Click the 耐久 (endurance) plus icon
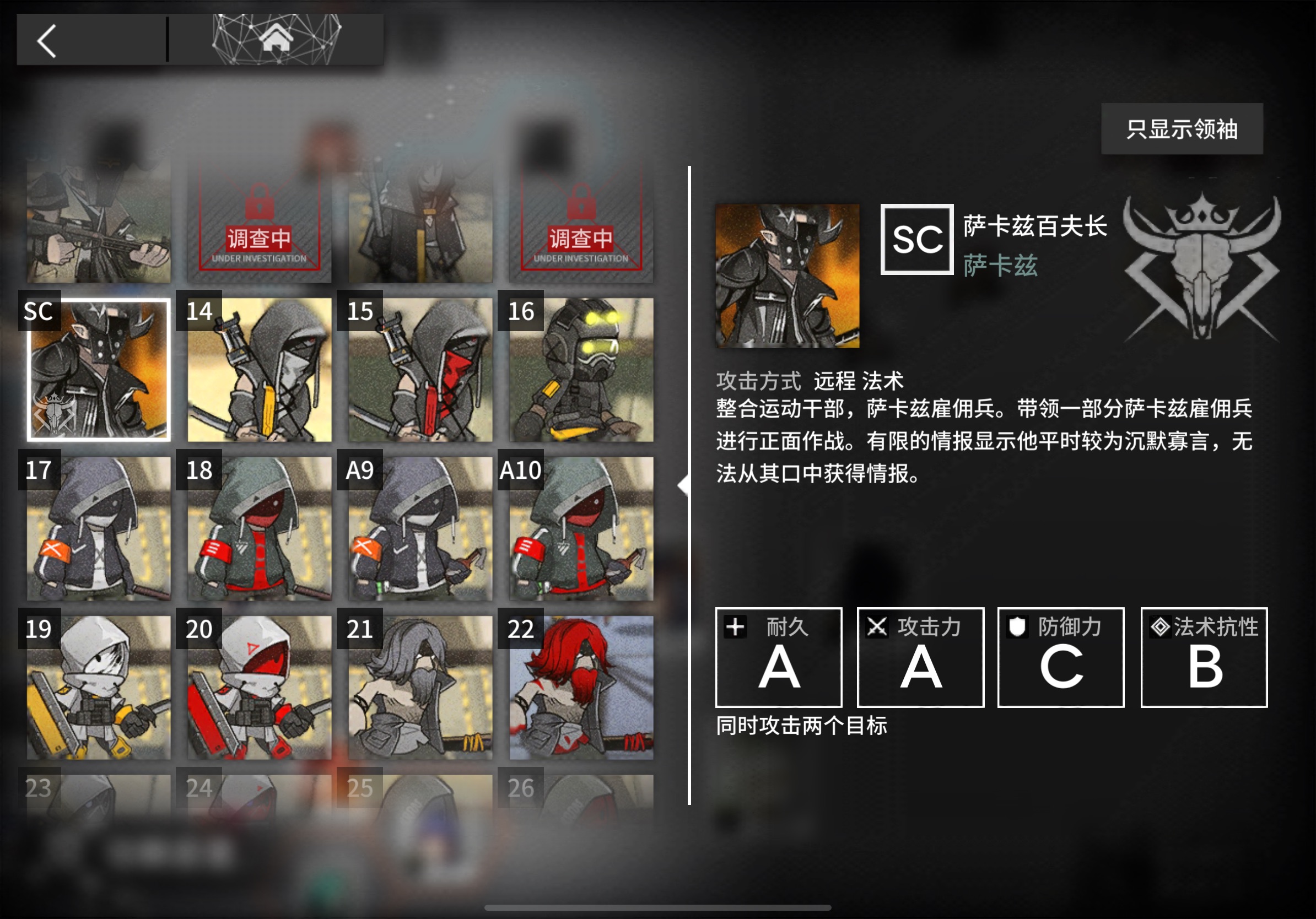This screenshot has width=1316, height=919. [x=735, y=626]
